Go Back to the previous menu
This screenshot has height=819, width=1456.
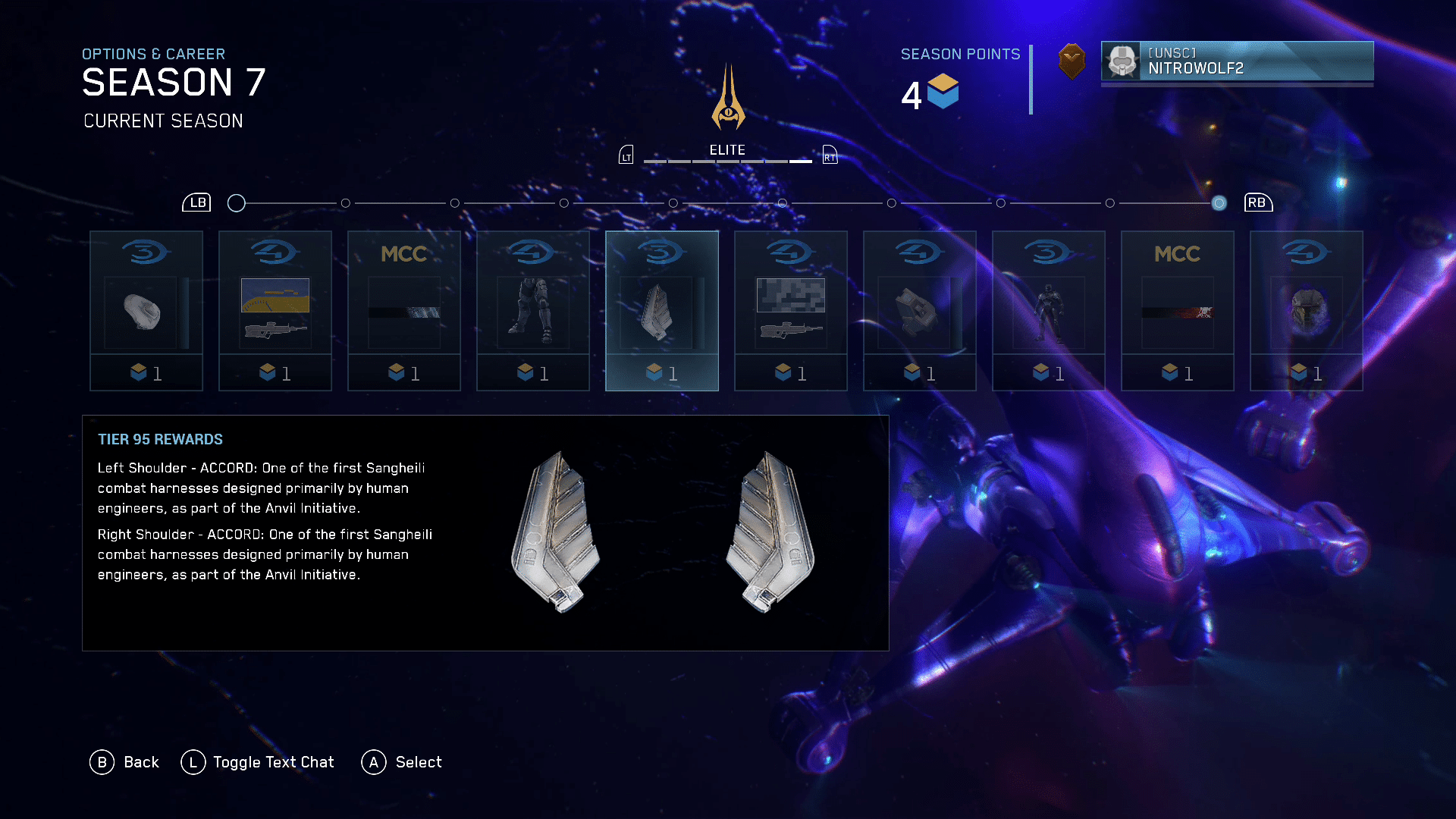pyautogui.click(x=124, y=762)
